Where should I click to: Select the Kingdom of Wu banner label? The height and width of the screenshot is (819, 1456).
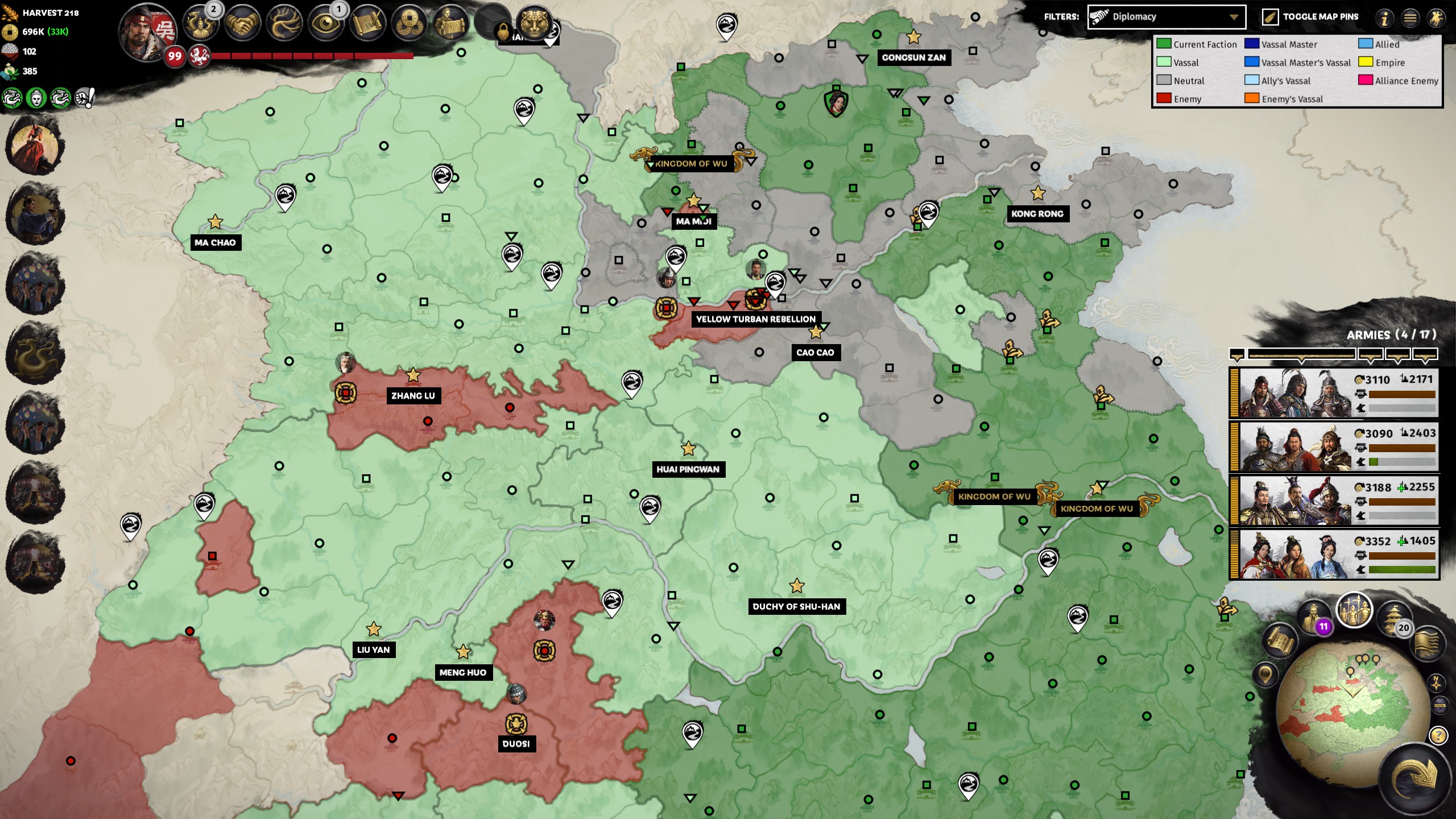click(692, 164)
